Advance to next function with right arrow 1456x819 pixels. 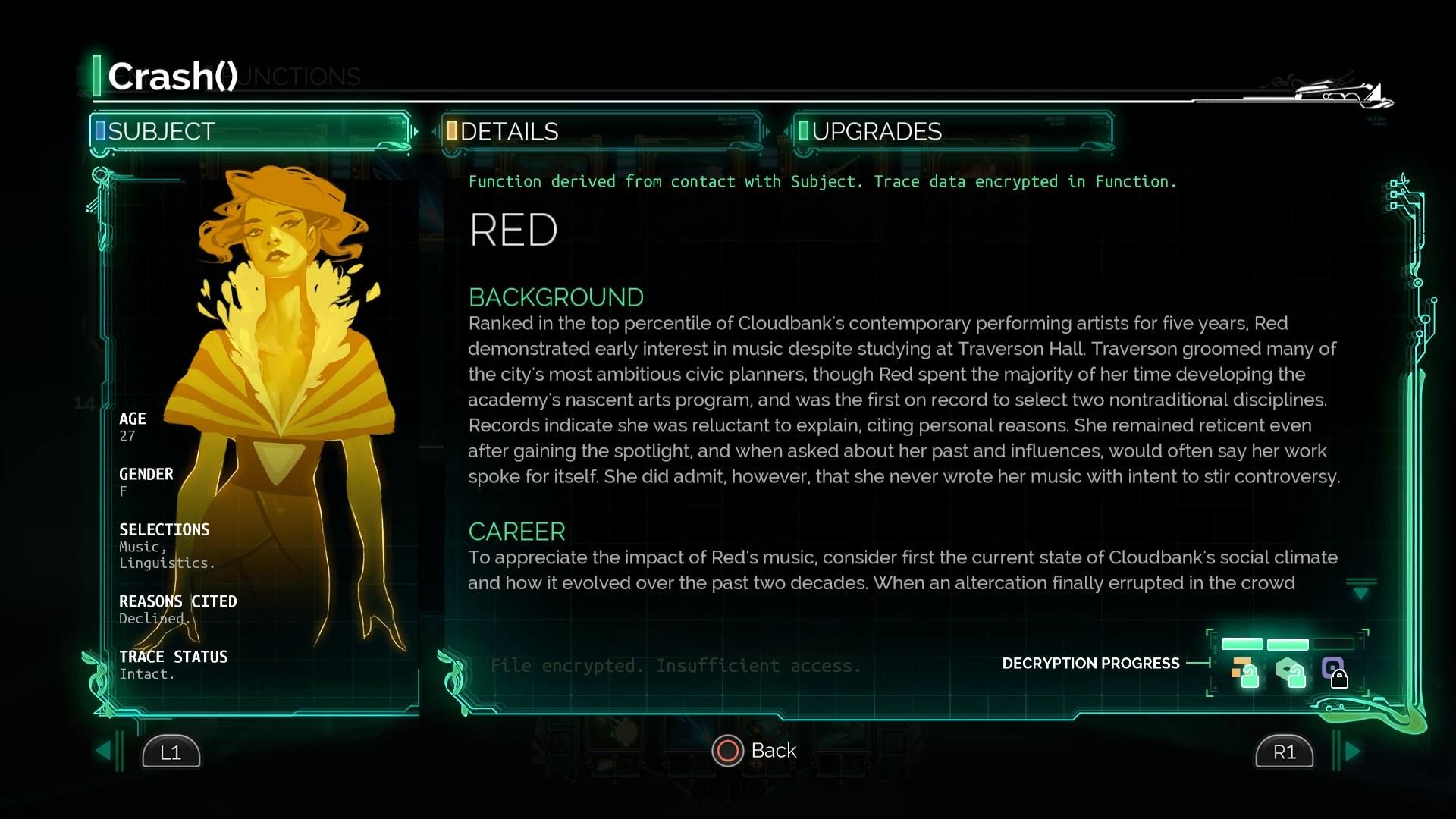coord(1352,751)
